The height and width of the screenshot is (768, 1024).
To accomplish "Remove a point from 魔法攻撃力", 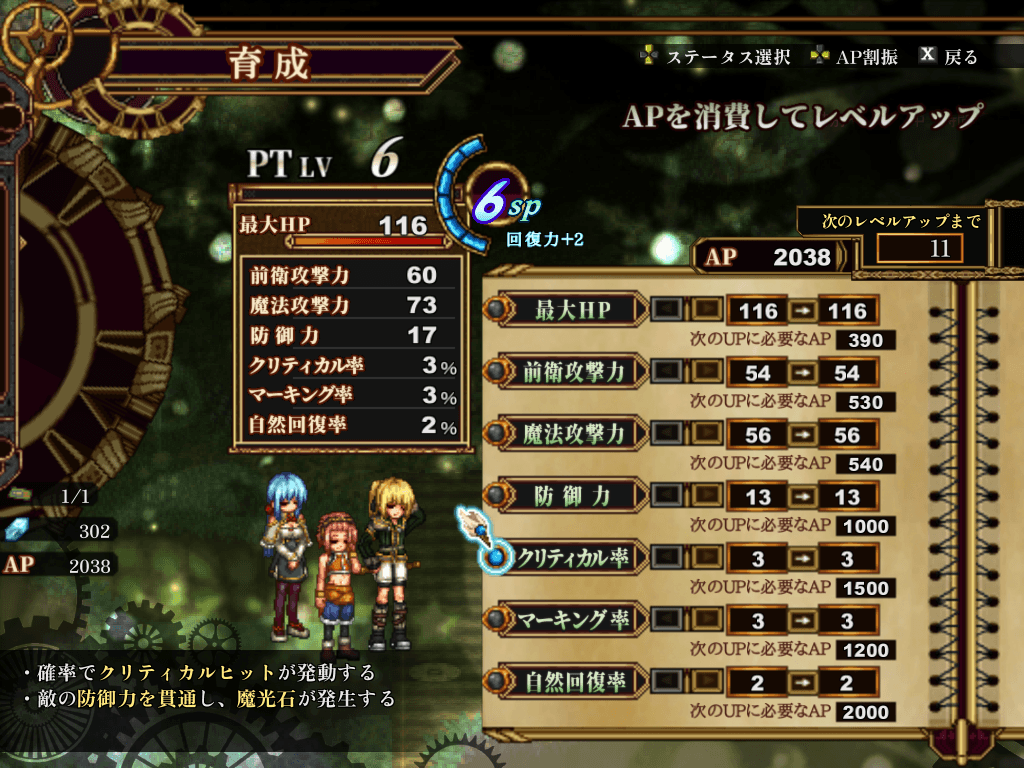I will coord(668,434).
